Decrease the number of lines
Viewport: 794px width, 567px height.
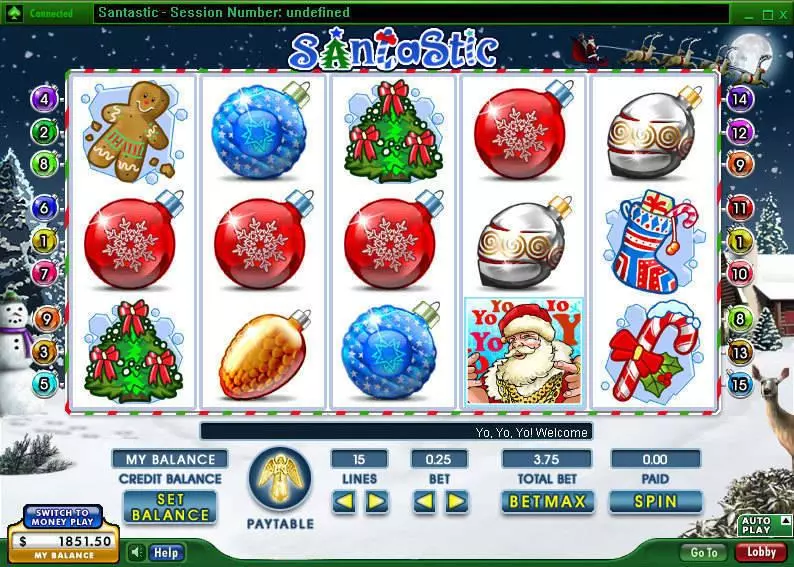(344, 501)
